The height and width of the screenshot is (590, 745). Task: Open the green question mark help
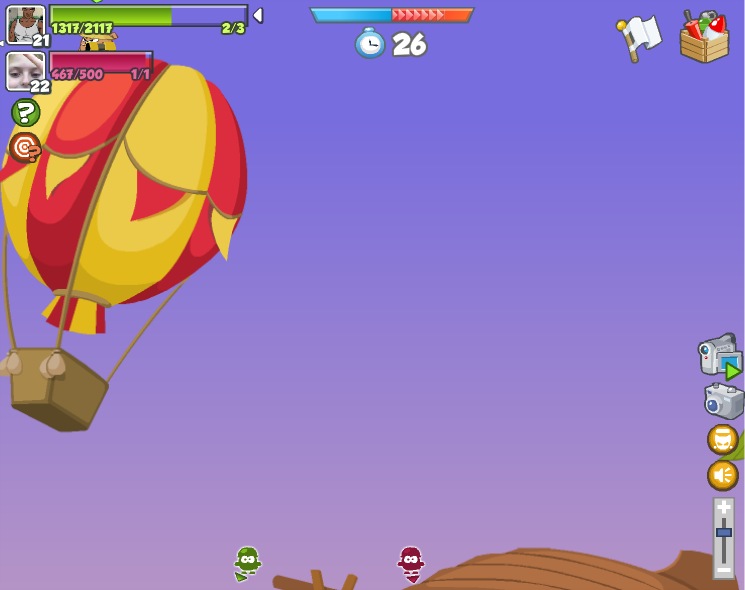coord(25,112)
